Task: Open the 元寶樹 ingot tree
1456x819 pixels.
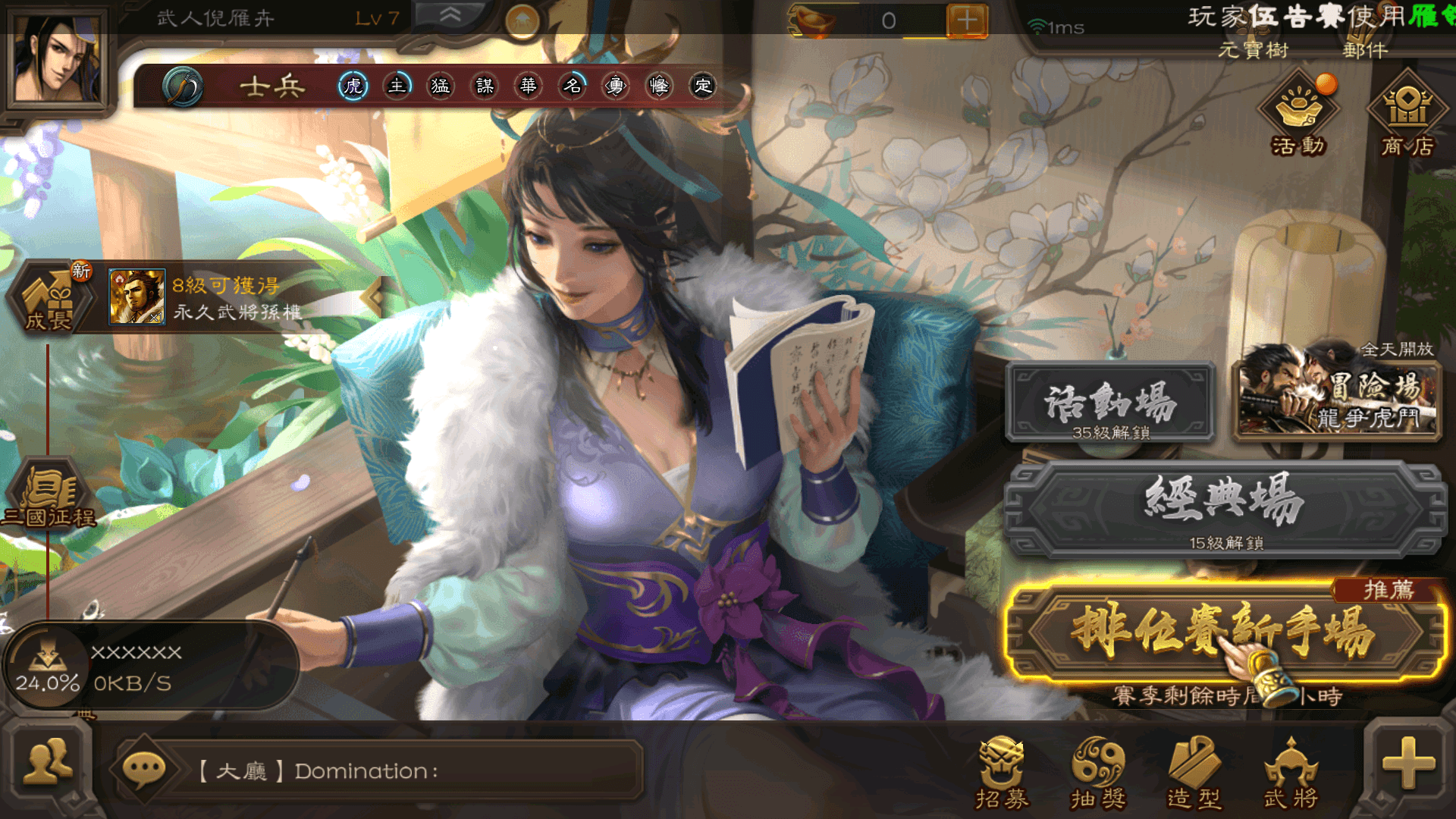Action: point(1253,50)
